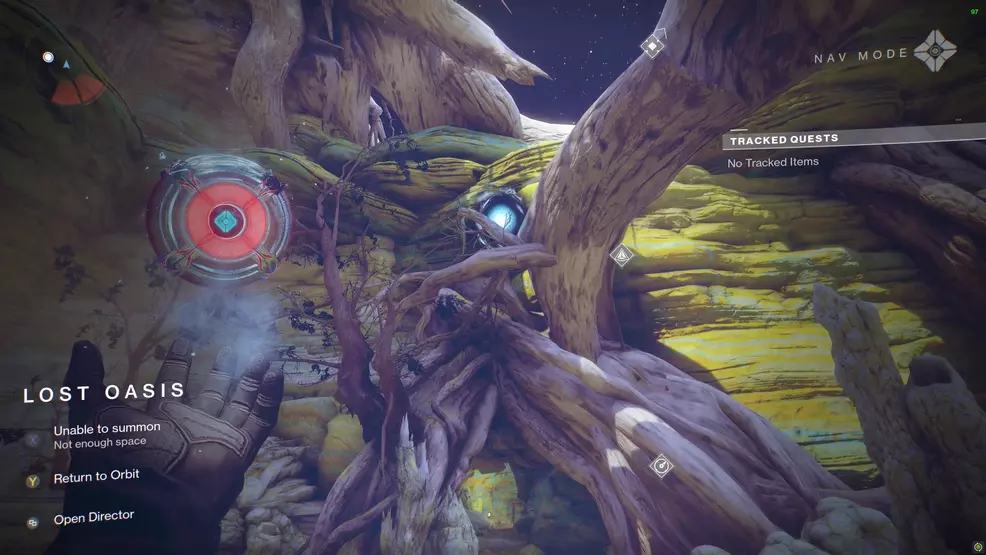Open the Director from the Ghost menu
The image size is (986, 555).
pyautogui.click(x=92, y=517)
